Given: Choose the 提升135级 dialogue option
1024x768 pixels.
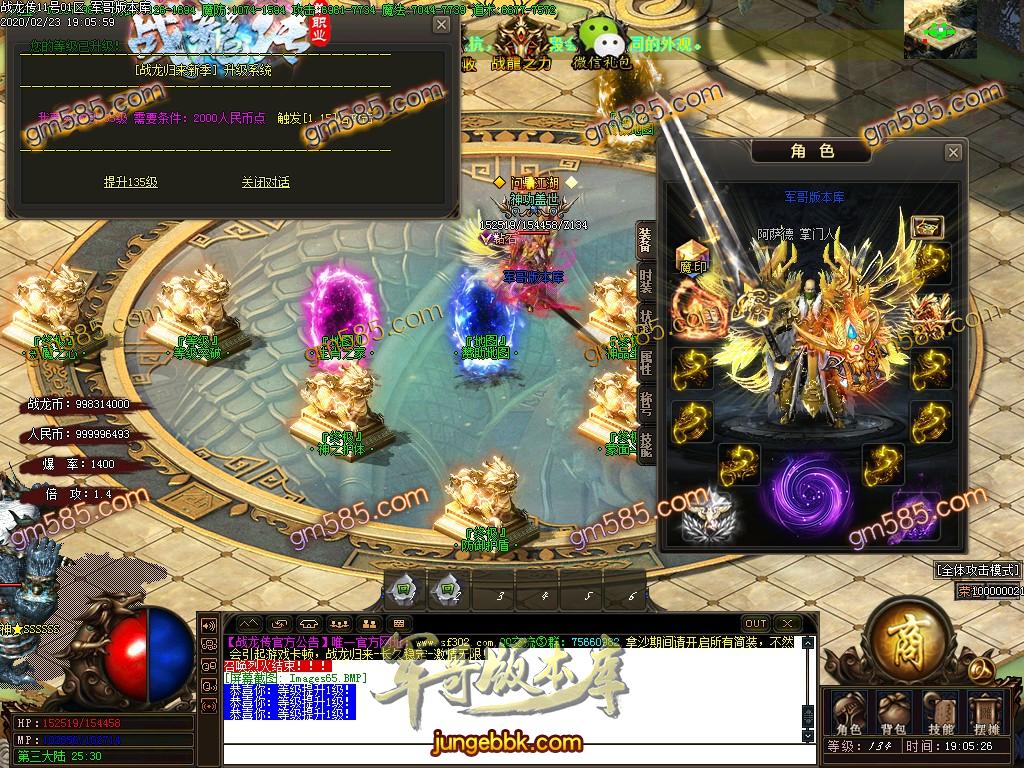Looking at the screenshot, I should pos(131,182).
